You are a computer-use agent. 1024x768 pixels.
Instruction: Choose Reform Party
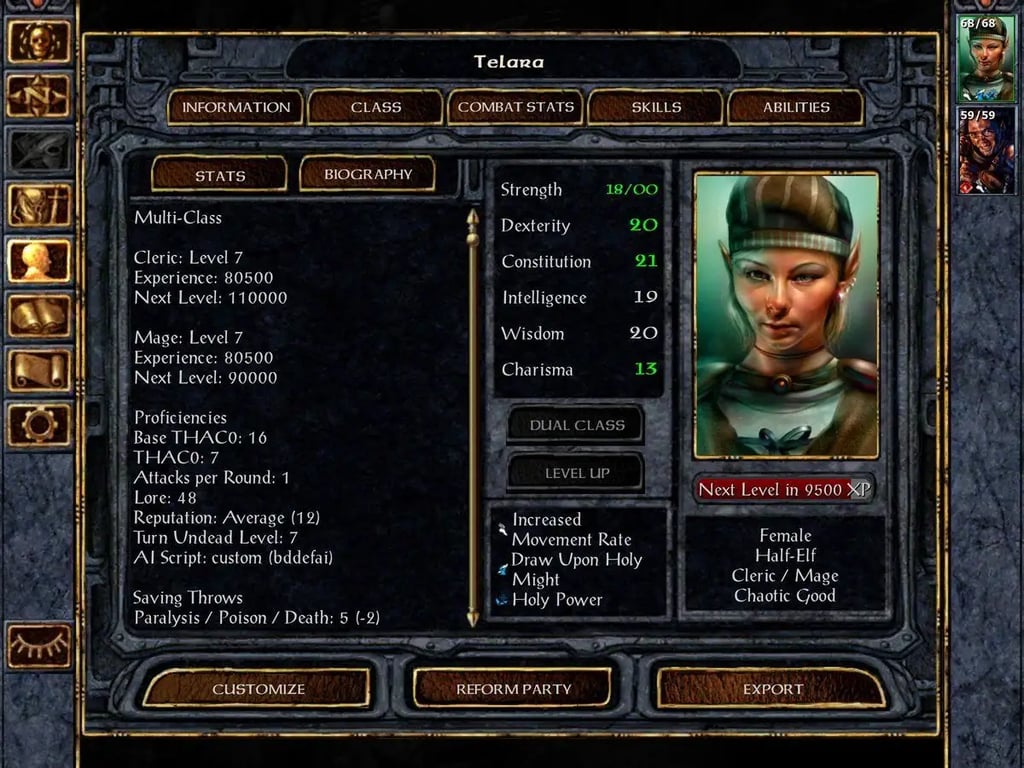point(513,689)
